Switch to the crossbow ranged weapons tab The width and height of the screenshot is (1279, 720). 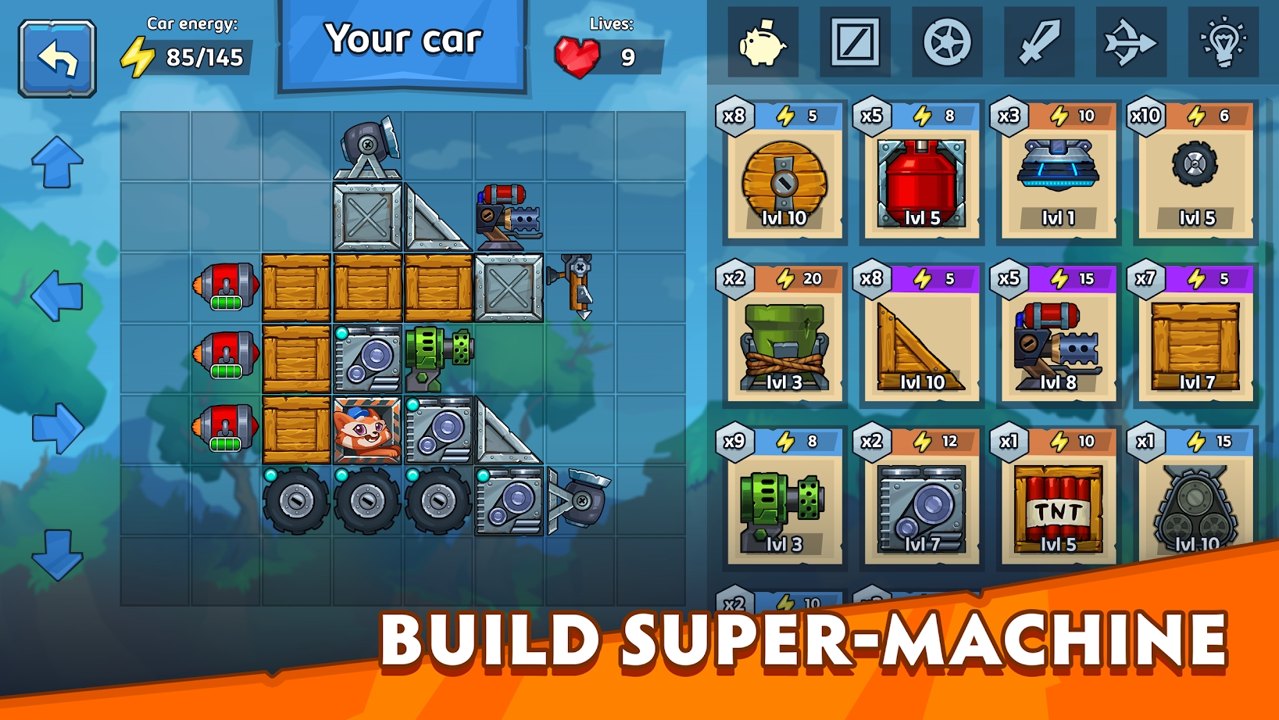tap(1131, 42)
